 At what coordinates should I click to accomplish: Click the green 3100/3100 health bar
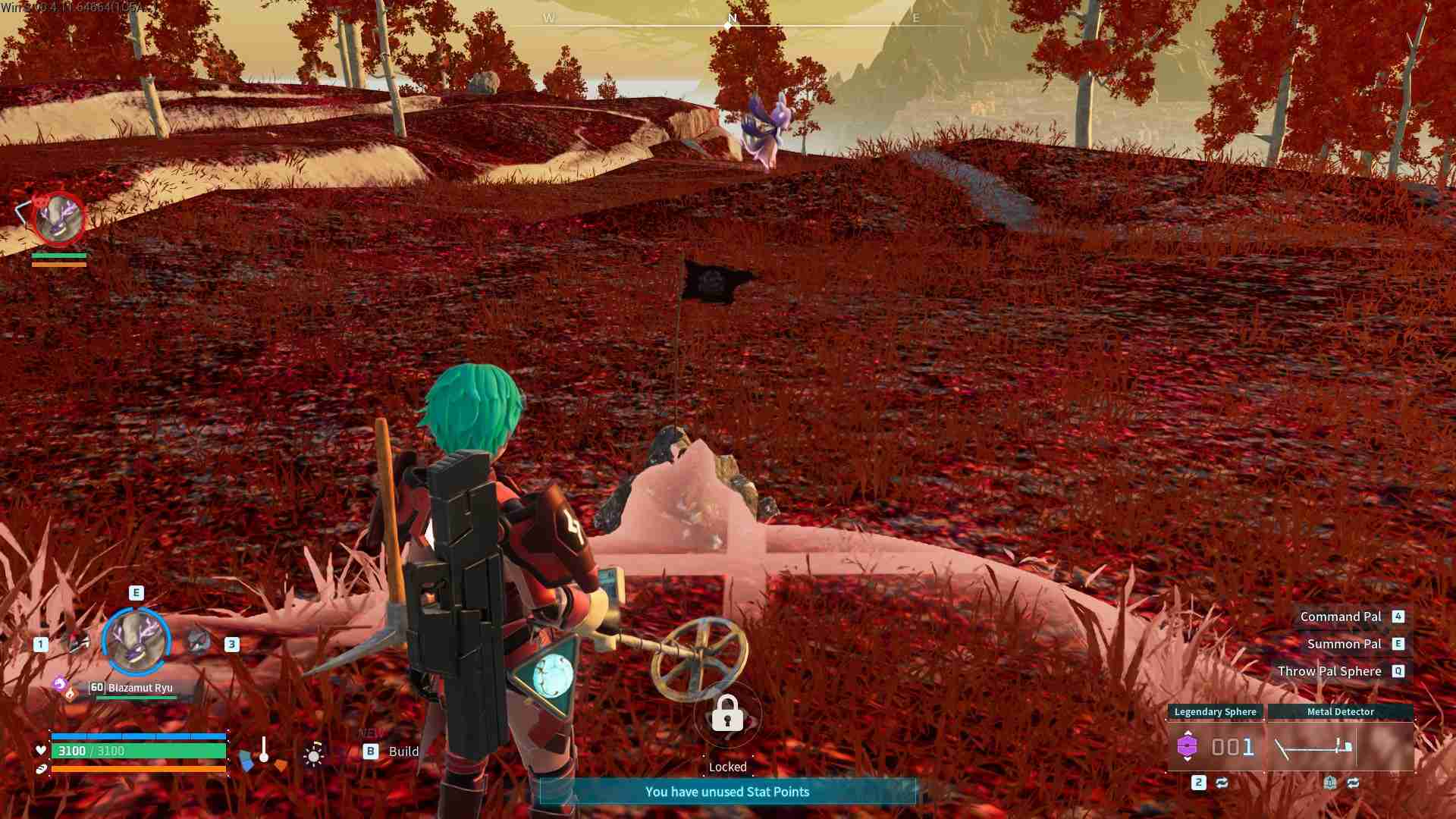click(140, 752)
